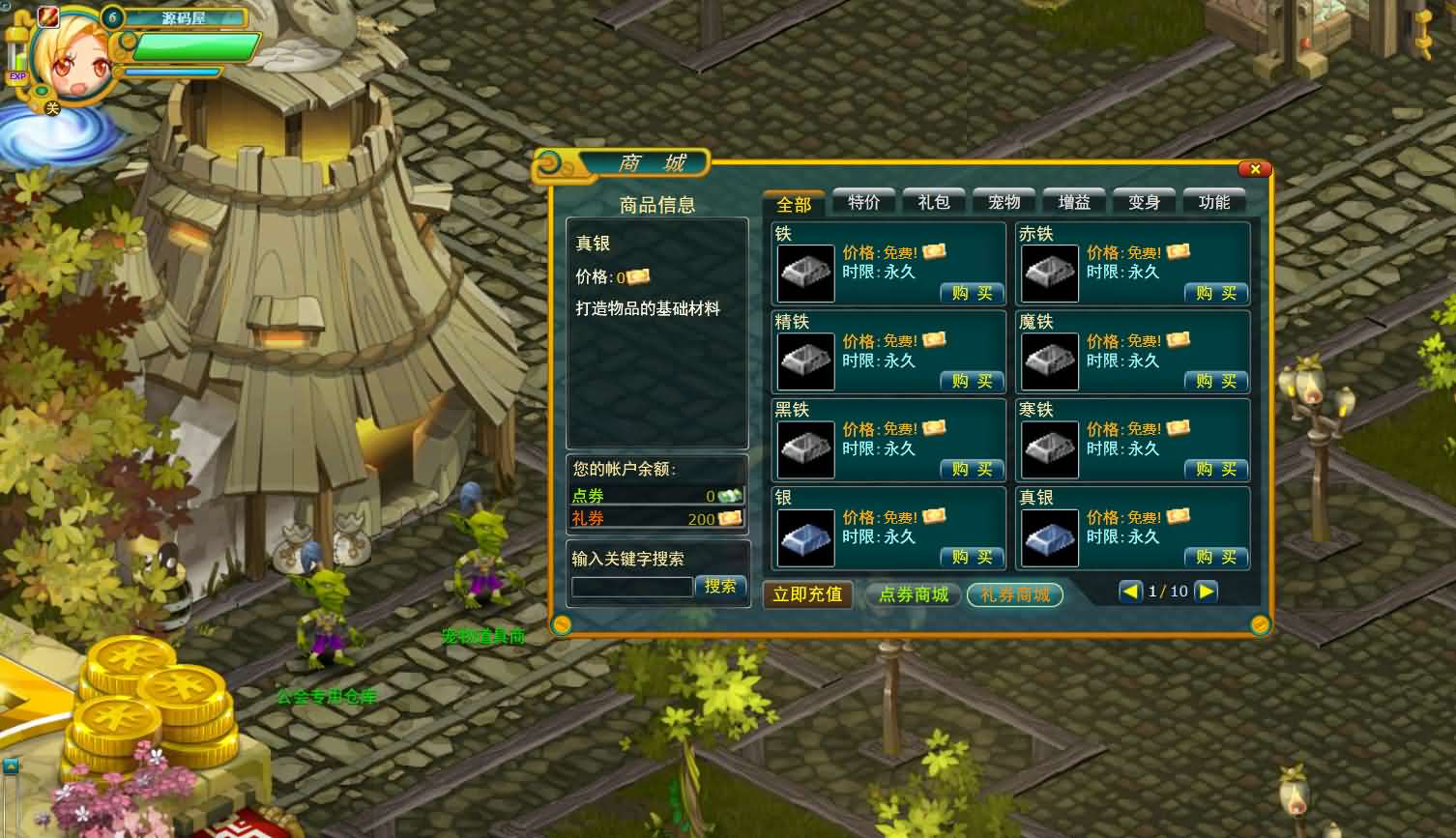Go to the next shop page
Viewport: 1456px width, 838px height.
pyautogui.click(x=1206, y=592)
